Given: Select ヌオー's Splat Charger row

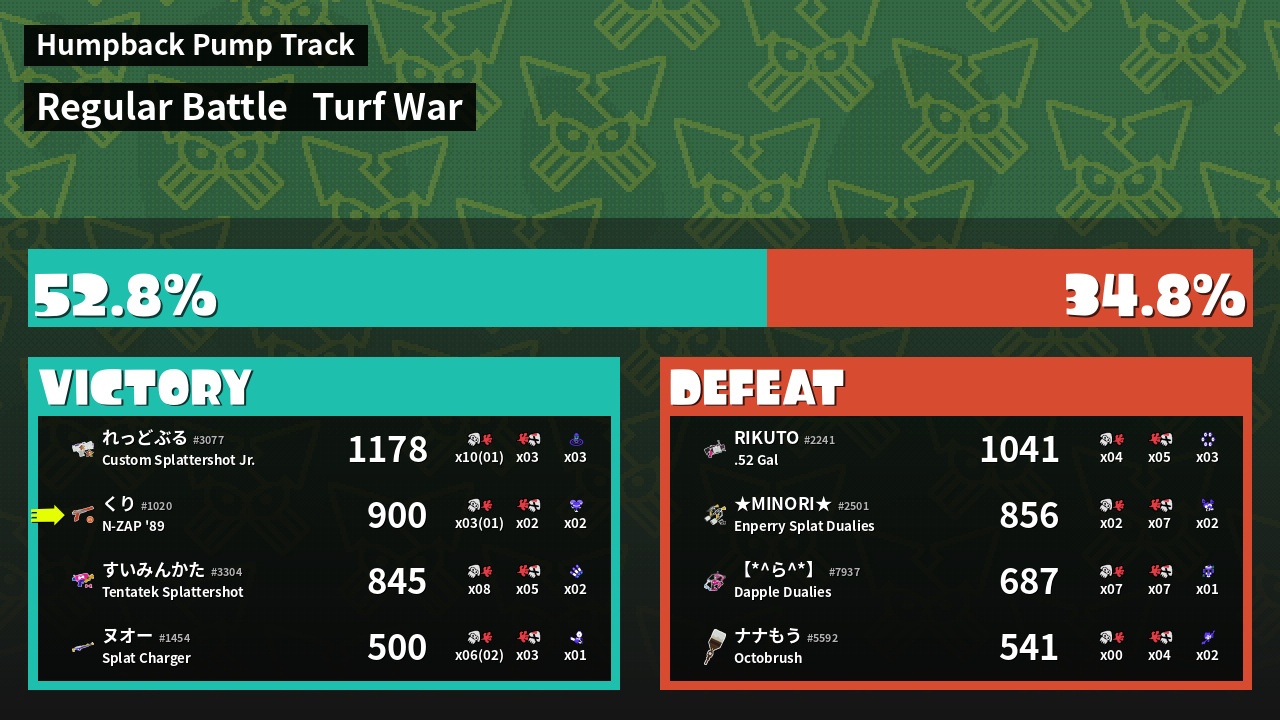Looking at the screenshot, I should coord(324,647).
